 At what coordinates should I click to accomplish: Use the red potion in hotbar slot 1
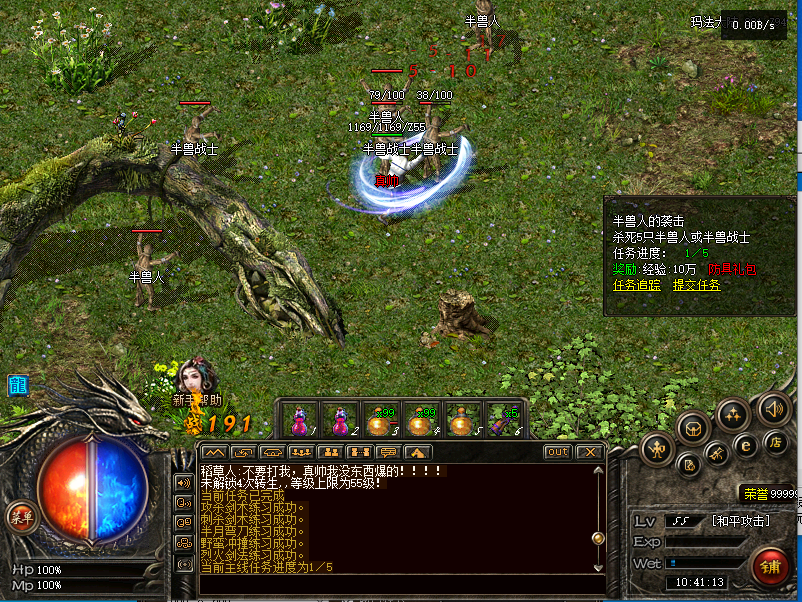299,420
